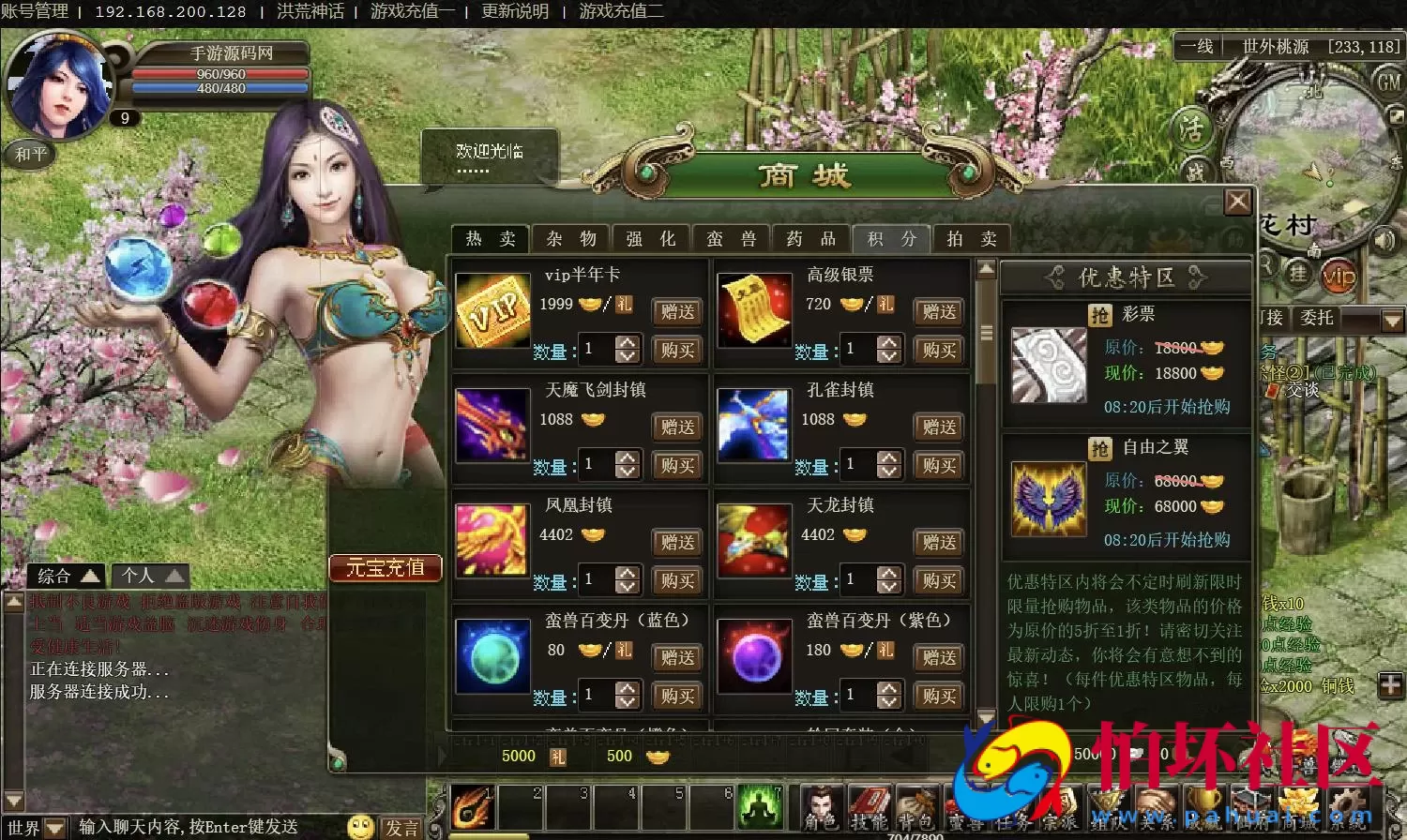1407x840 pixels.
Task: Toggle the 挂 auto-hang mode button
Action: click(1300, 275)
